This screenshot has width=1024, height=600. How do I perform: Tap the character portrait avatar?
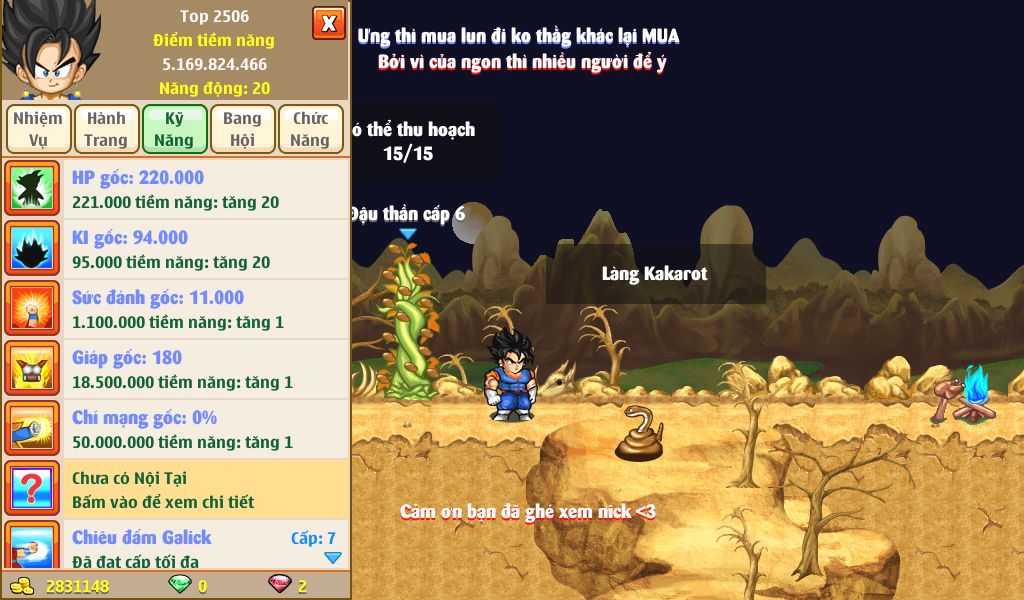(x=48, y=48)
